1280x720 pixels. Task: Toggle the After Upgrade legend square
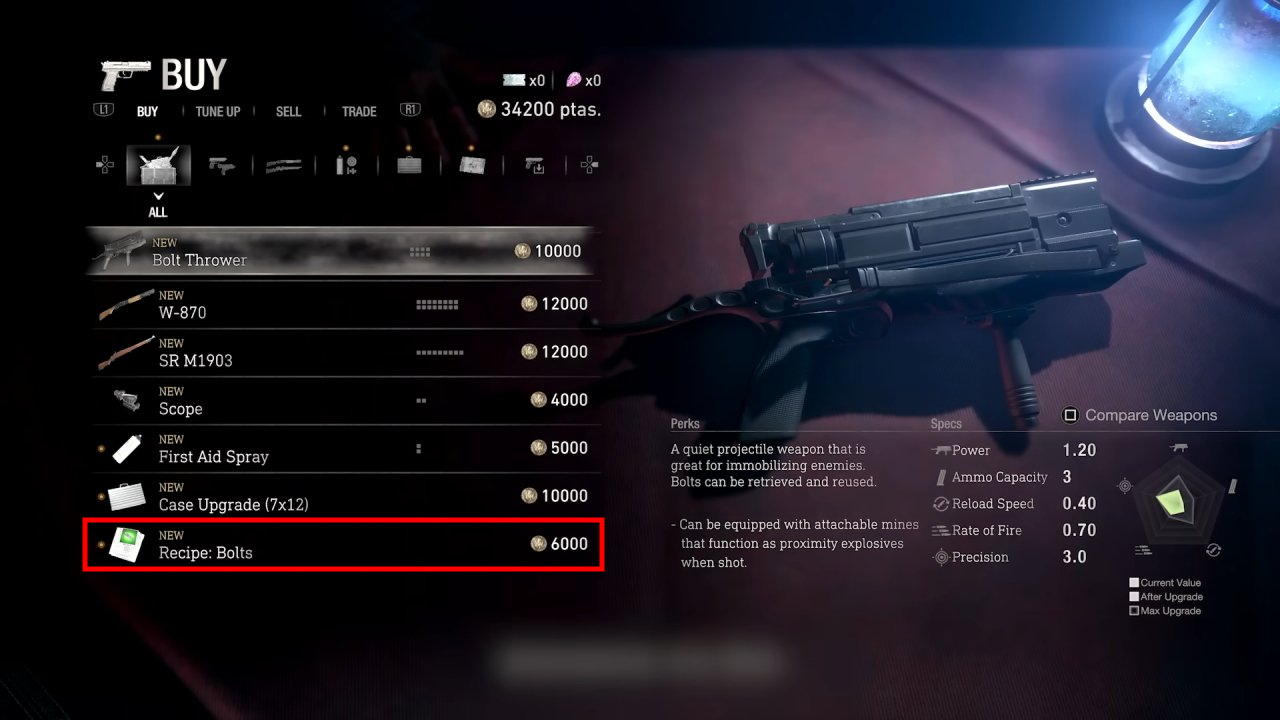(1136, 596)
